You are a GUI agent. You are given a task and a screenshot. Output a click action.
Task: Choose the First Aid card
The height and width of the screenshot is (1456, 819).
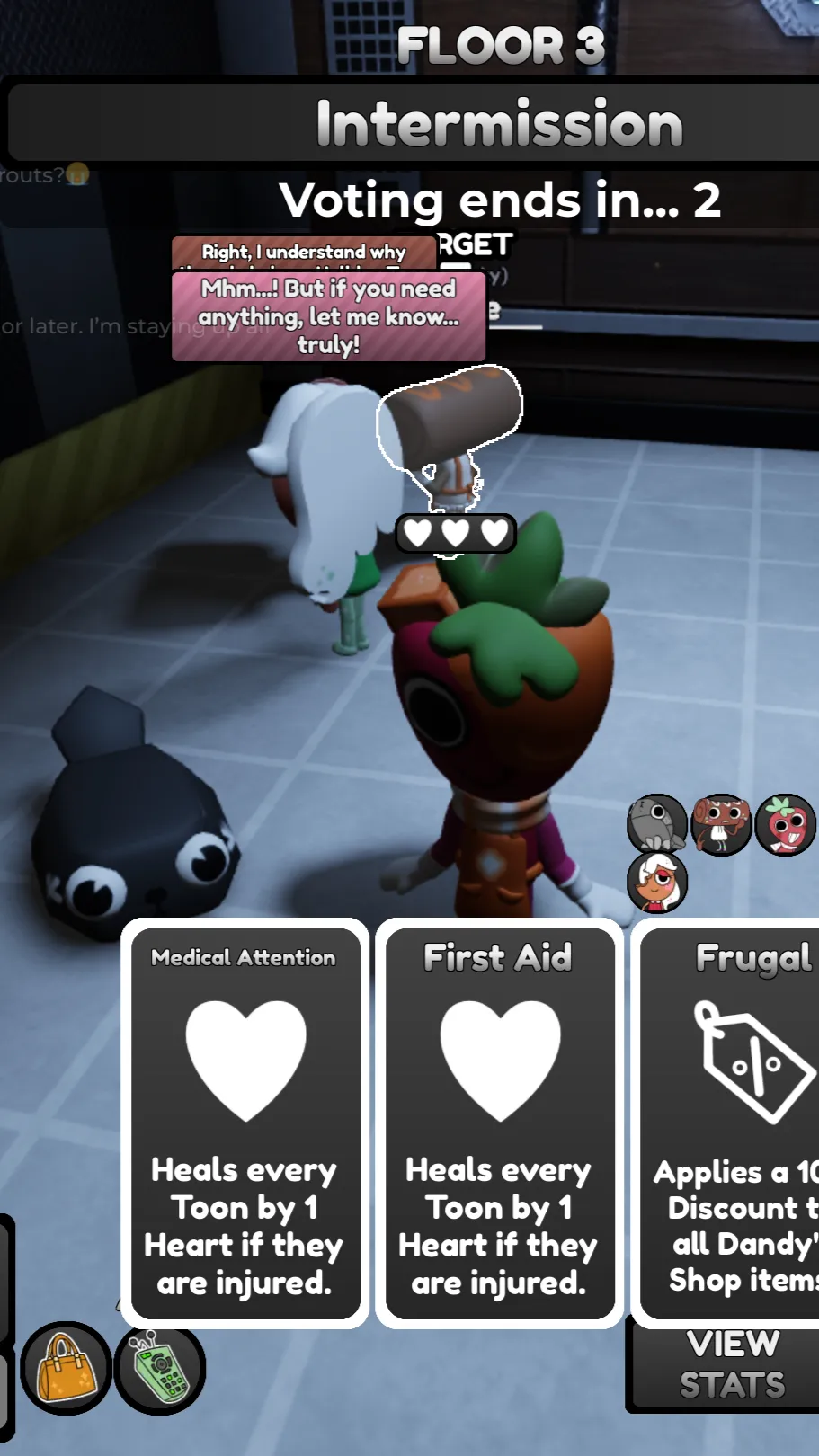[x=499, y=1123]
